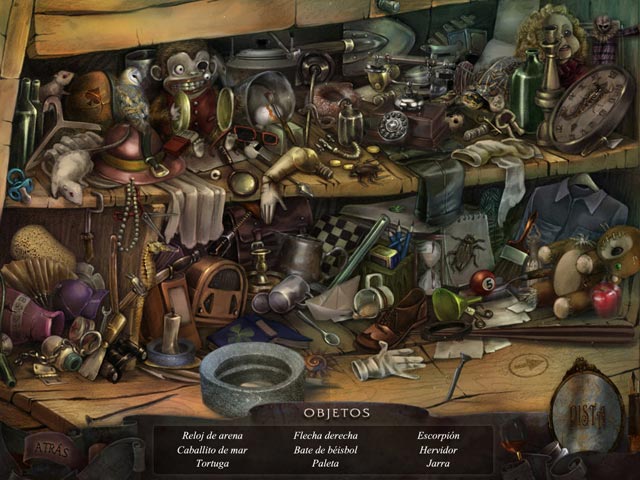Select 'Reloj de arena' in the objects list
Viewport: 640px width, 480px height.
[x=212, y=436]
